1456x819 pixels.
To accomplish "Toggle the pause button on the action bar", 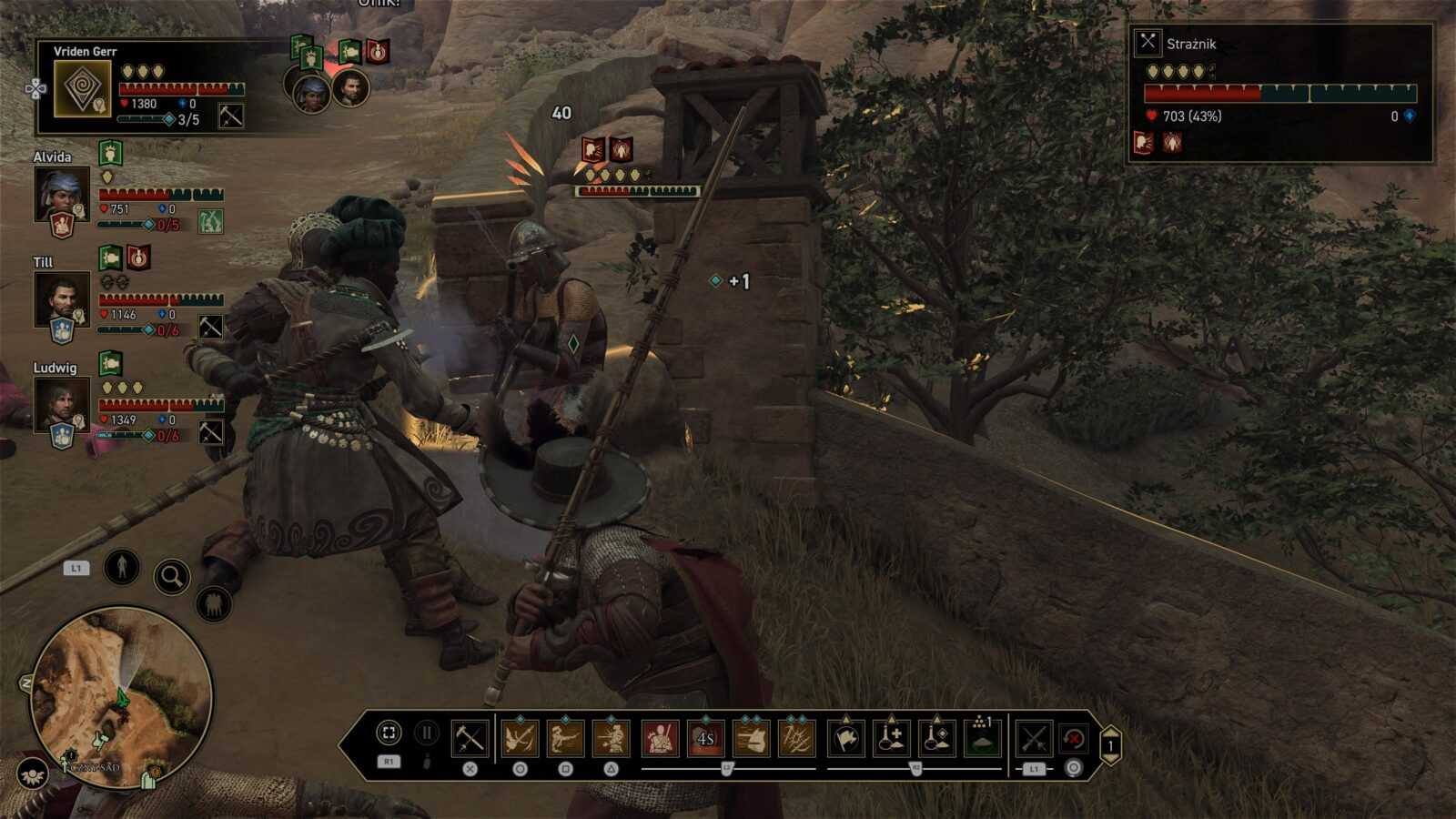I will (x=426, y=733).
